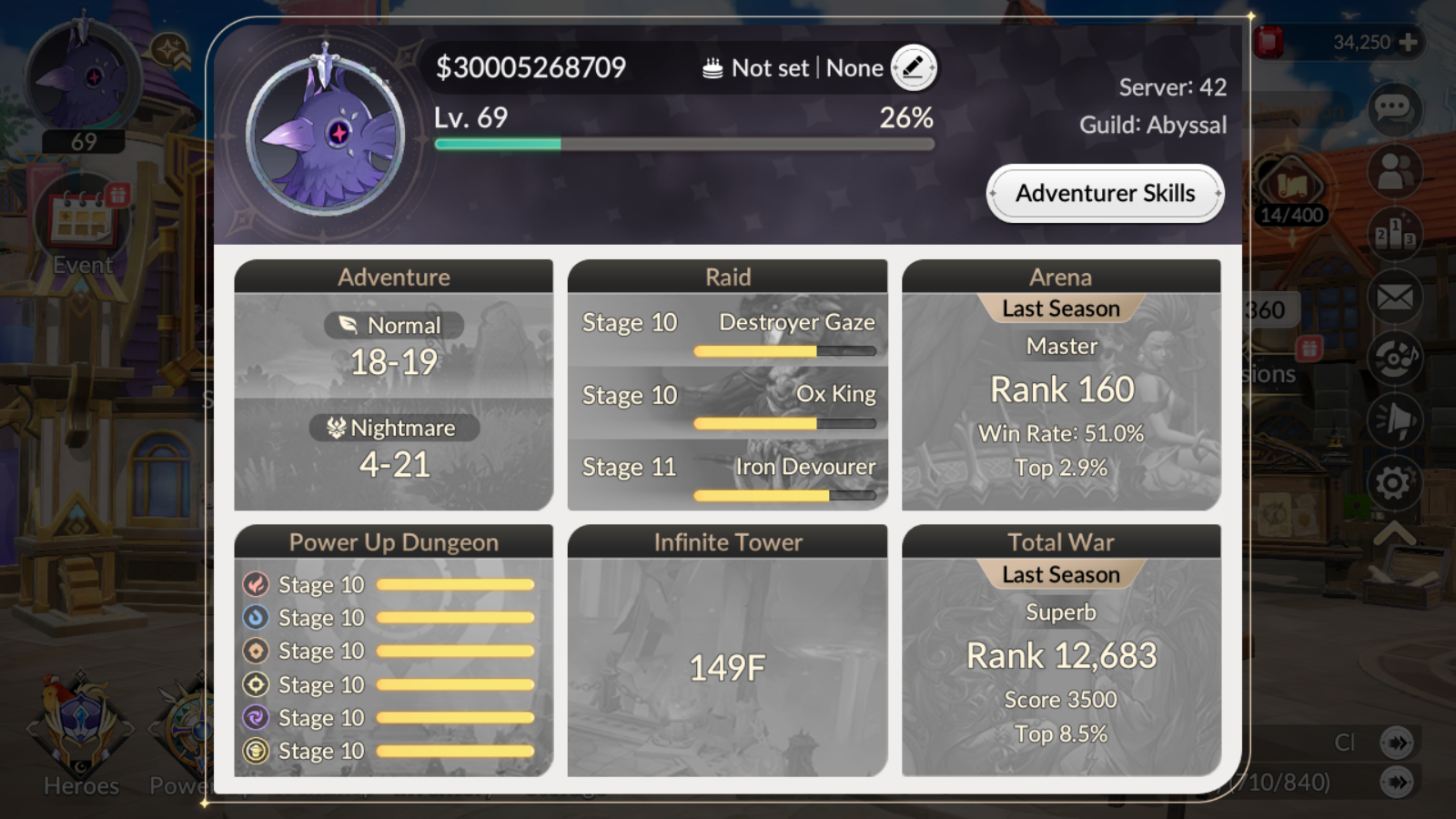Choose the Ox King raid row

(727, 402)
